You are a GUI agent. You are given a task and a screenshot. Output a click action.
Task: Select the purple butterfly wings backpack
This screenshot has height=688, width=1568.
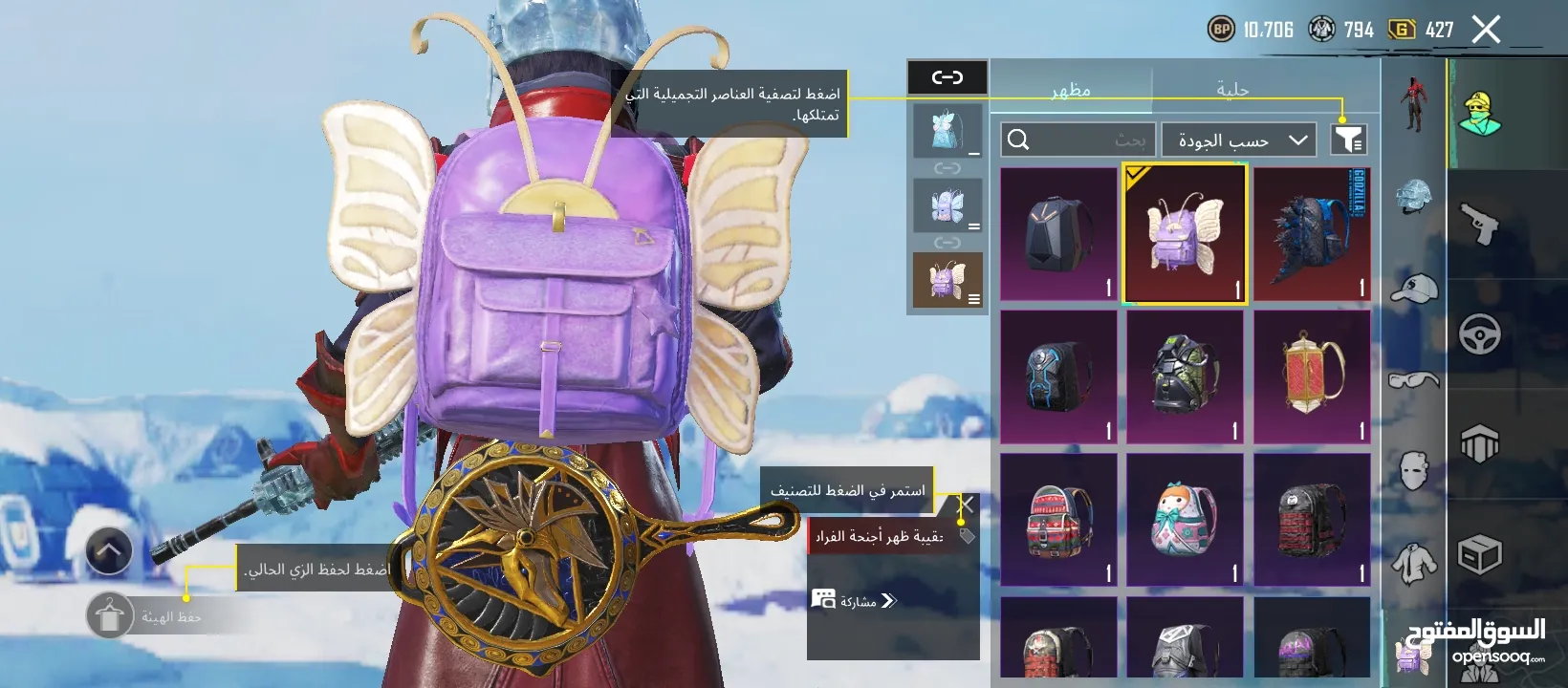[x=1185, y=234]
